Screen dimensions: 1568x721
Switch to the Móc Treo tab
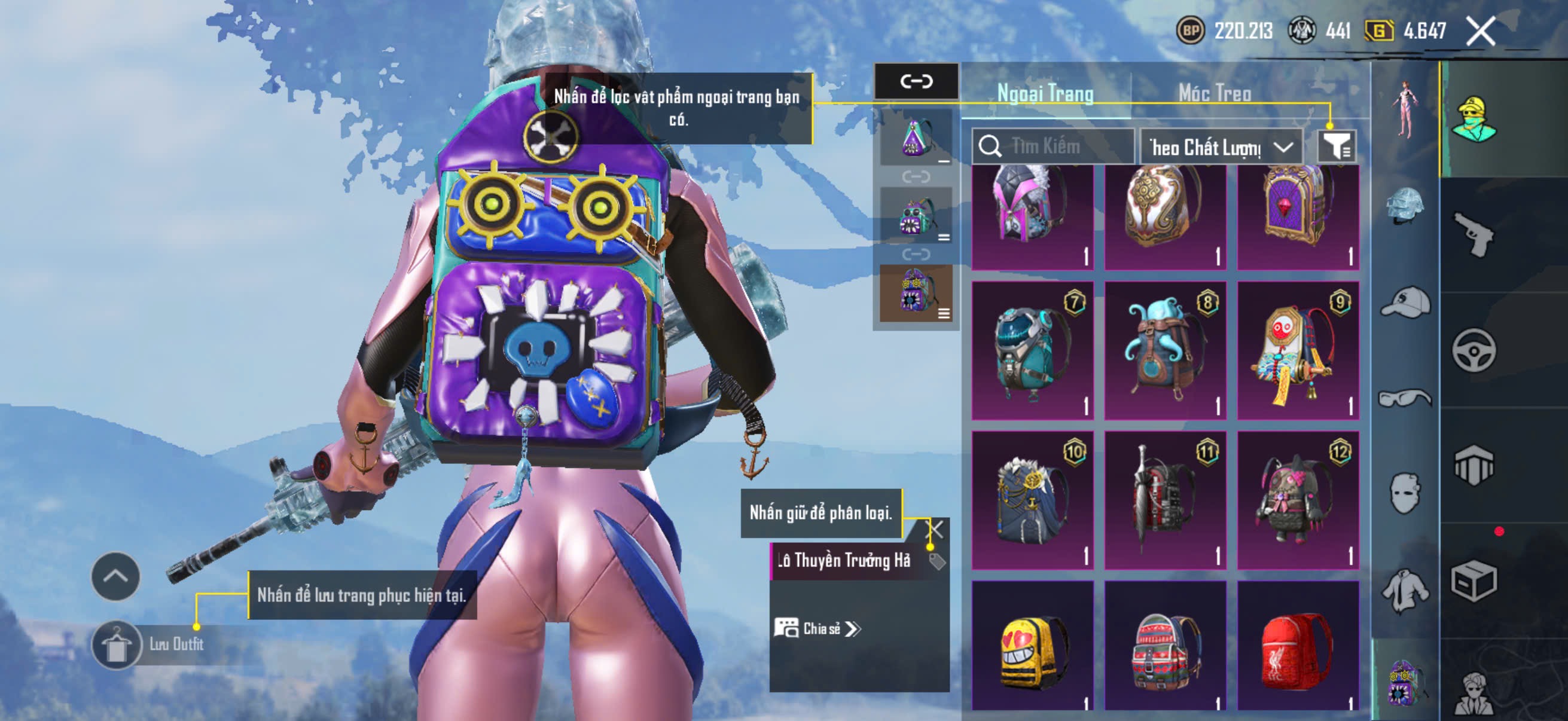point(1215,93)
